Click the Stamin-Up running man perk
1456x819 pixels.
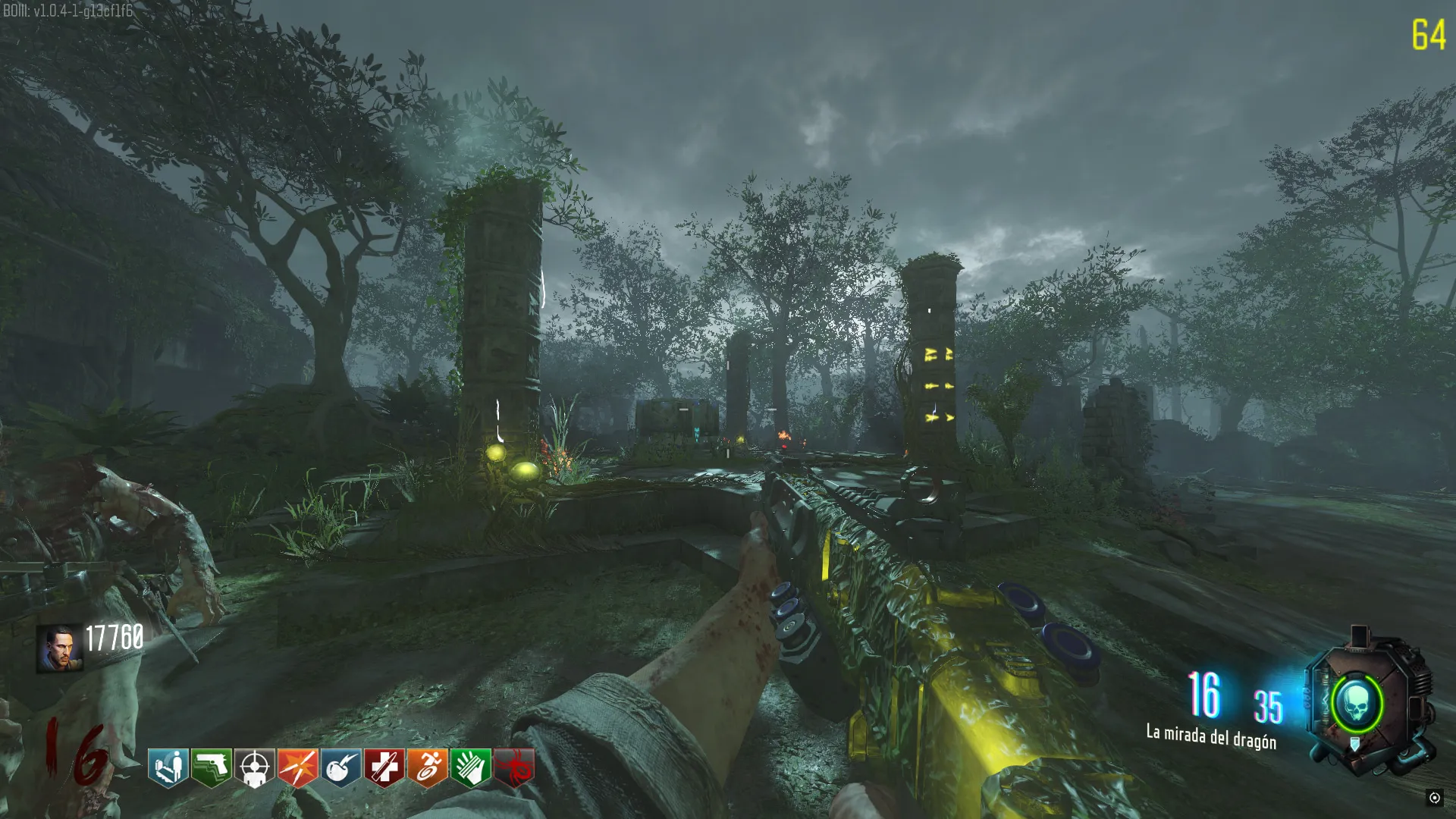pyautogui.click(x=428, y=767)
